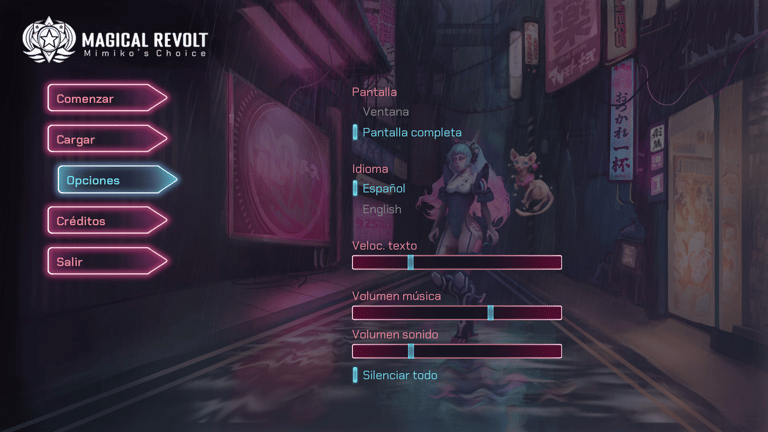Set language to Español
Screen dimensions: 768x432
pos(383,188)
